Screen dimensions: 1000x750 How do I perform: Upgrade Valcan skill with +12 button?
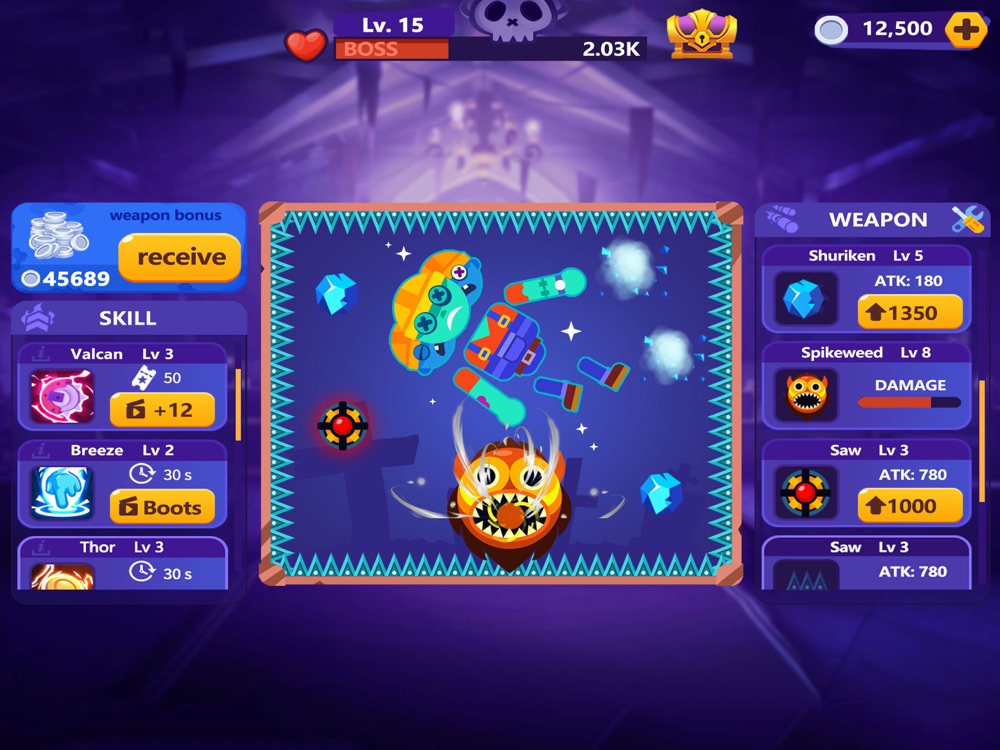coord(162,409)
